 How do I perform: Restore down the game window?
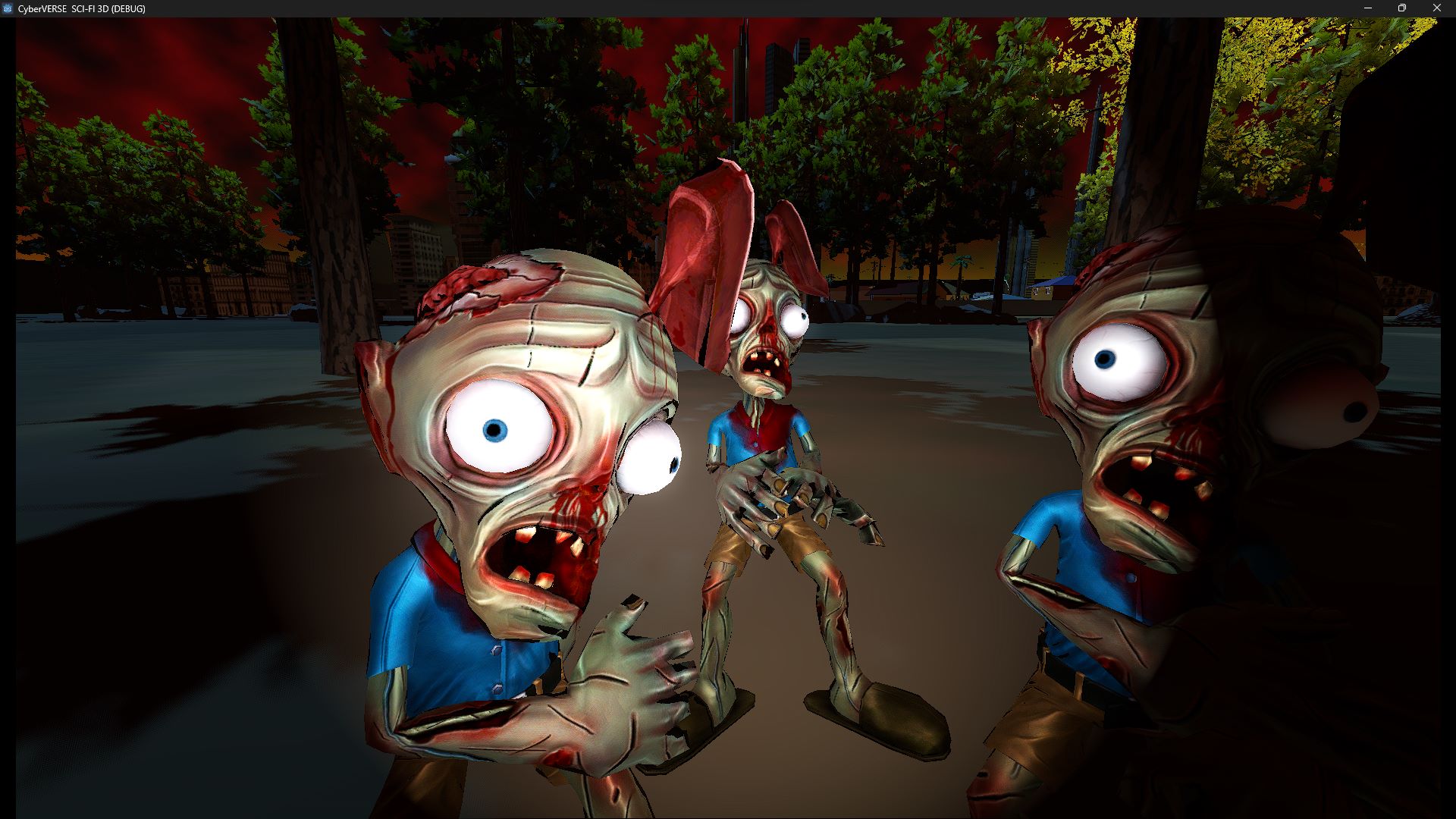[1402, 8]
